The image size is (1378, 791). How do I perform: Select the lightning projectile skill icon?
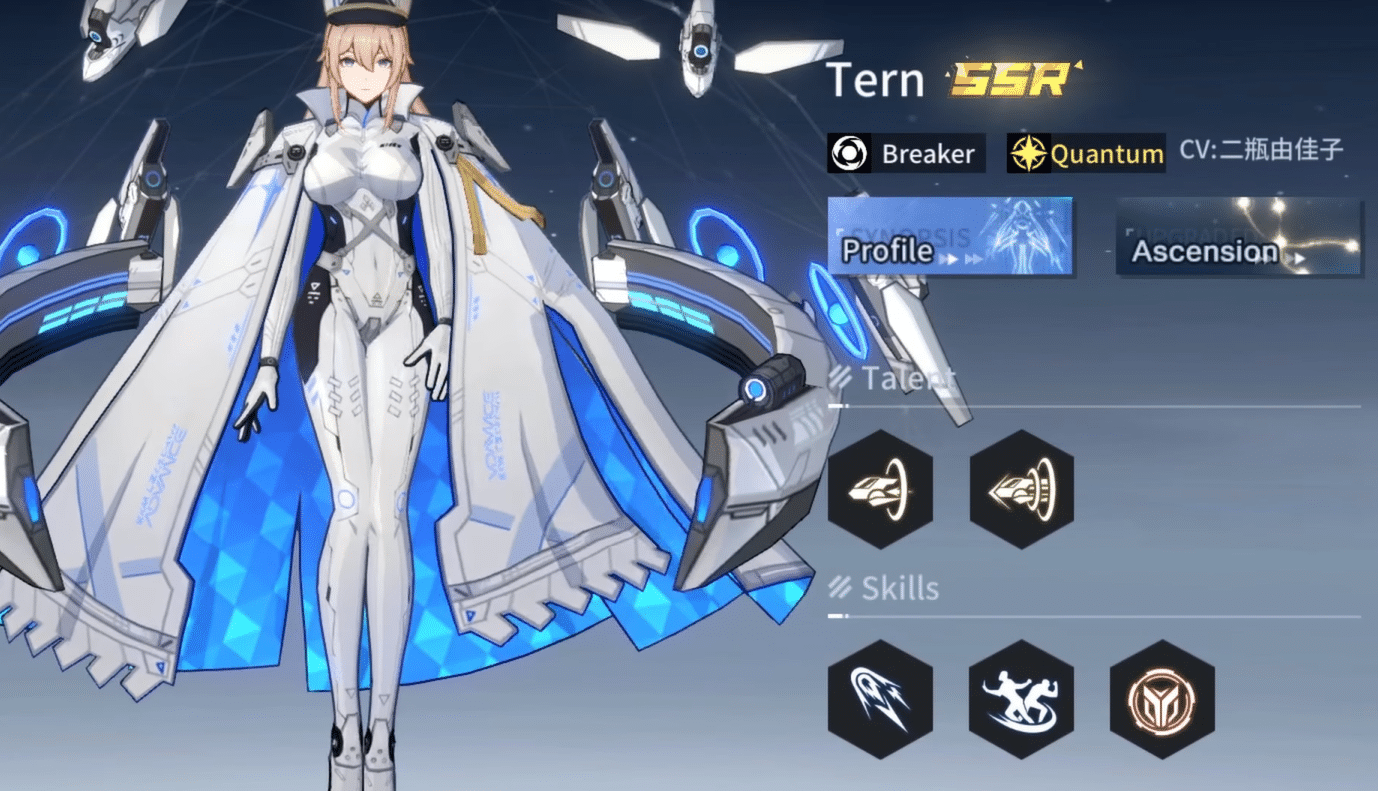coord(881,700)
